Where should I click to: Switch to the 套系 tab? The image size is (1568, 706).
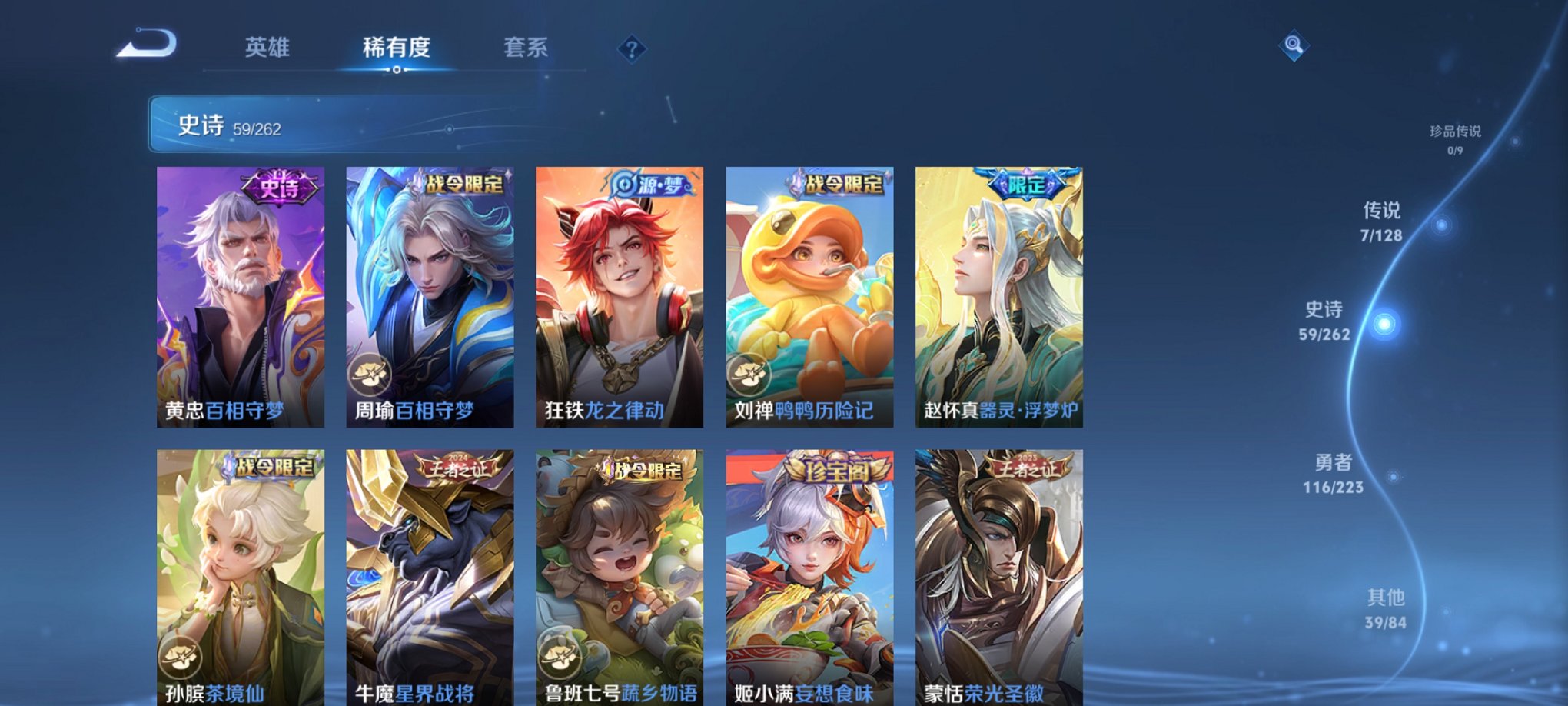524,48
